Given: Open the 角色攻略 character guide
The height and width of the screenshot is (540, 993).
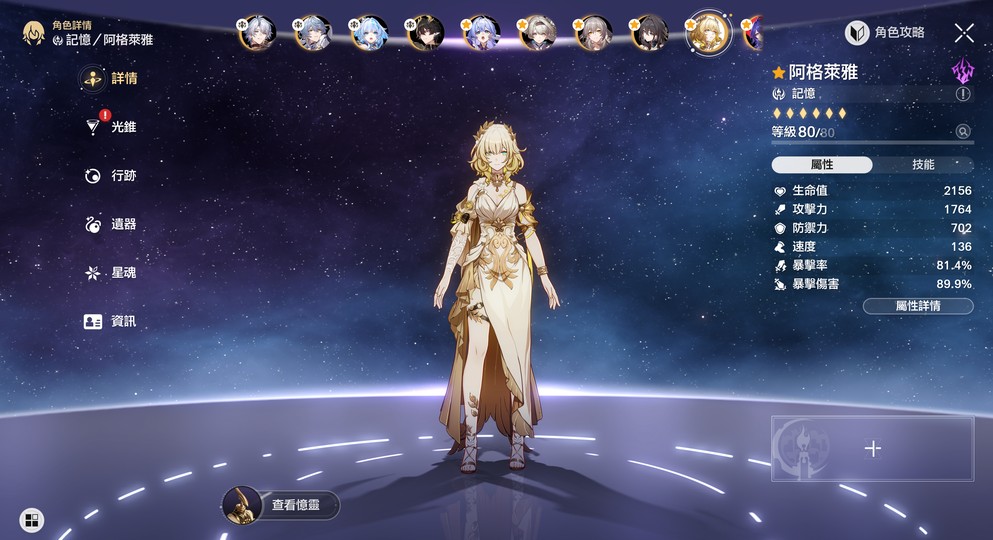Looking at the screenshot, I should point(885,33).
